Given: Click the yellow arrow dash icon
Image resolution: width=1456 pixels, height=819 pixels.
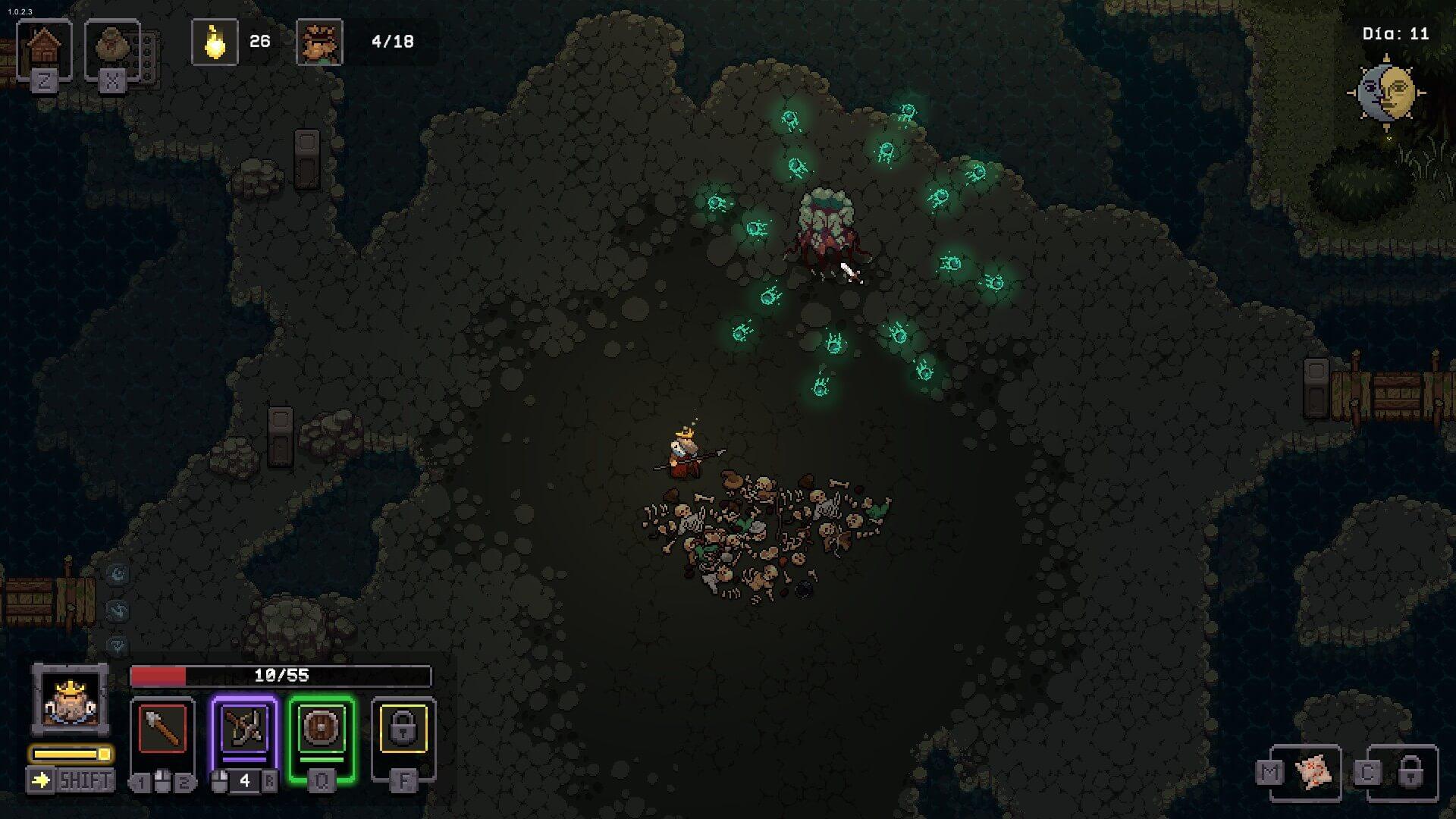Looking at the screenshot, I should pos(41,780).
